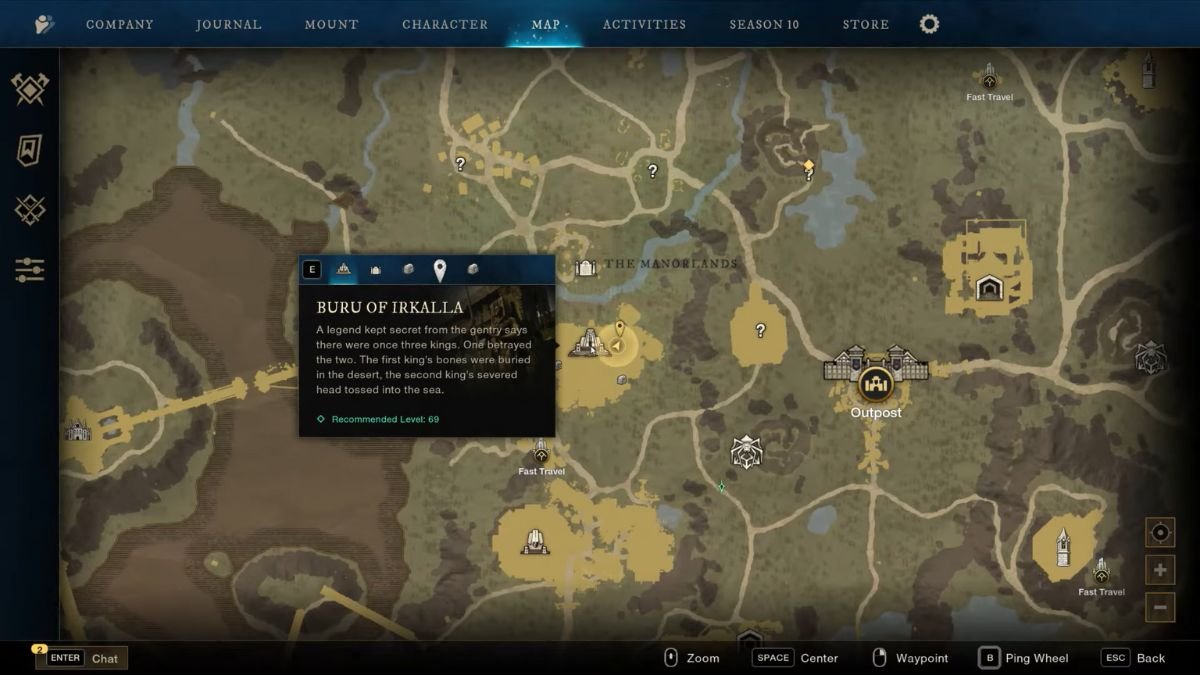The image size is (1200, 675).
Task: Open the Character screen
Action: [x=445, y=24]
